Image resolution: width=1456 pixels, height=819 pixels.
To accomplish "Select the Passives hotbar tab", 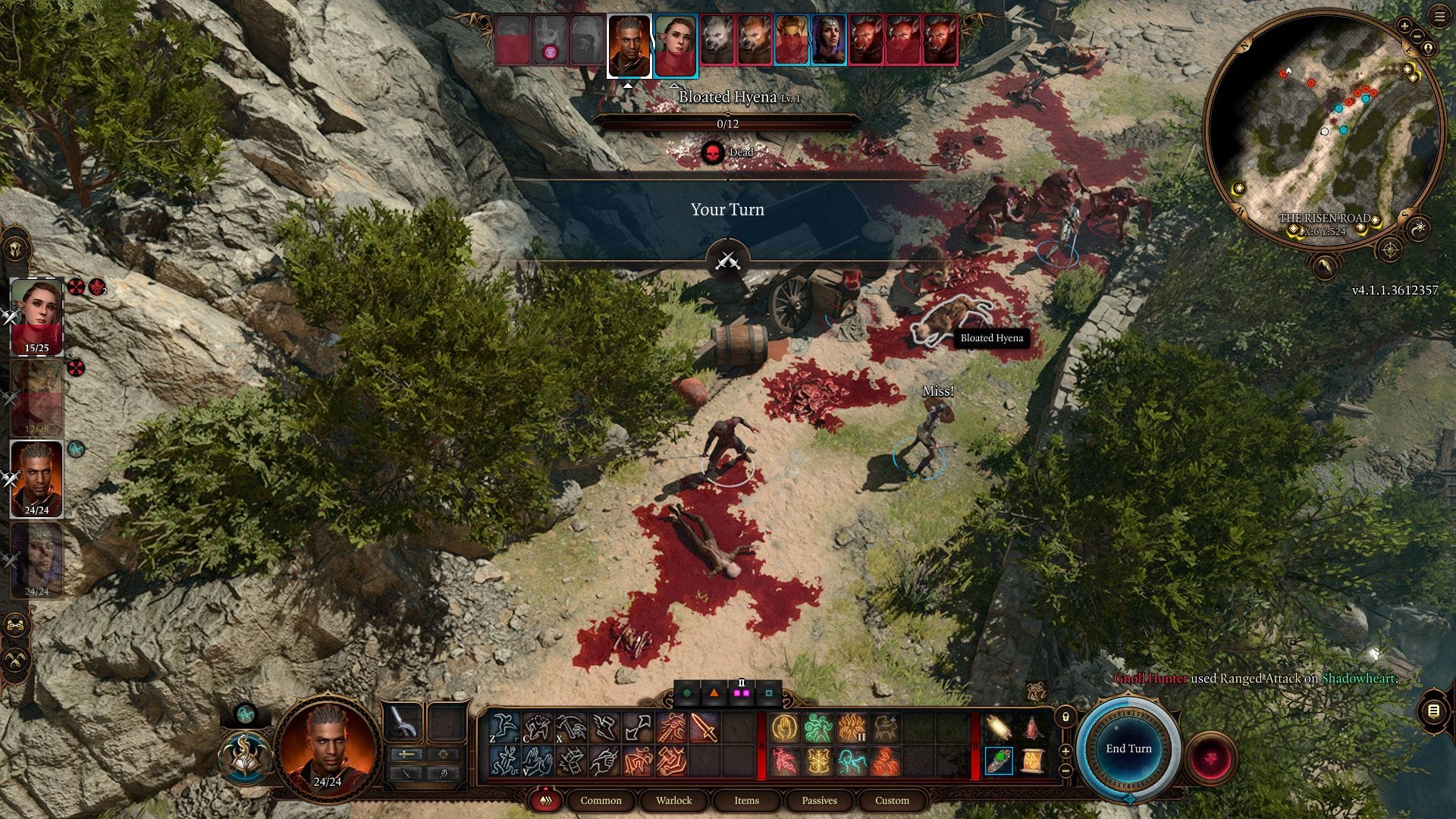I will tap(819, 800).
